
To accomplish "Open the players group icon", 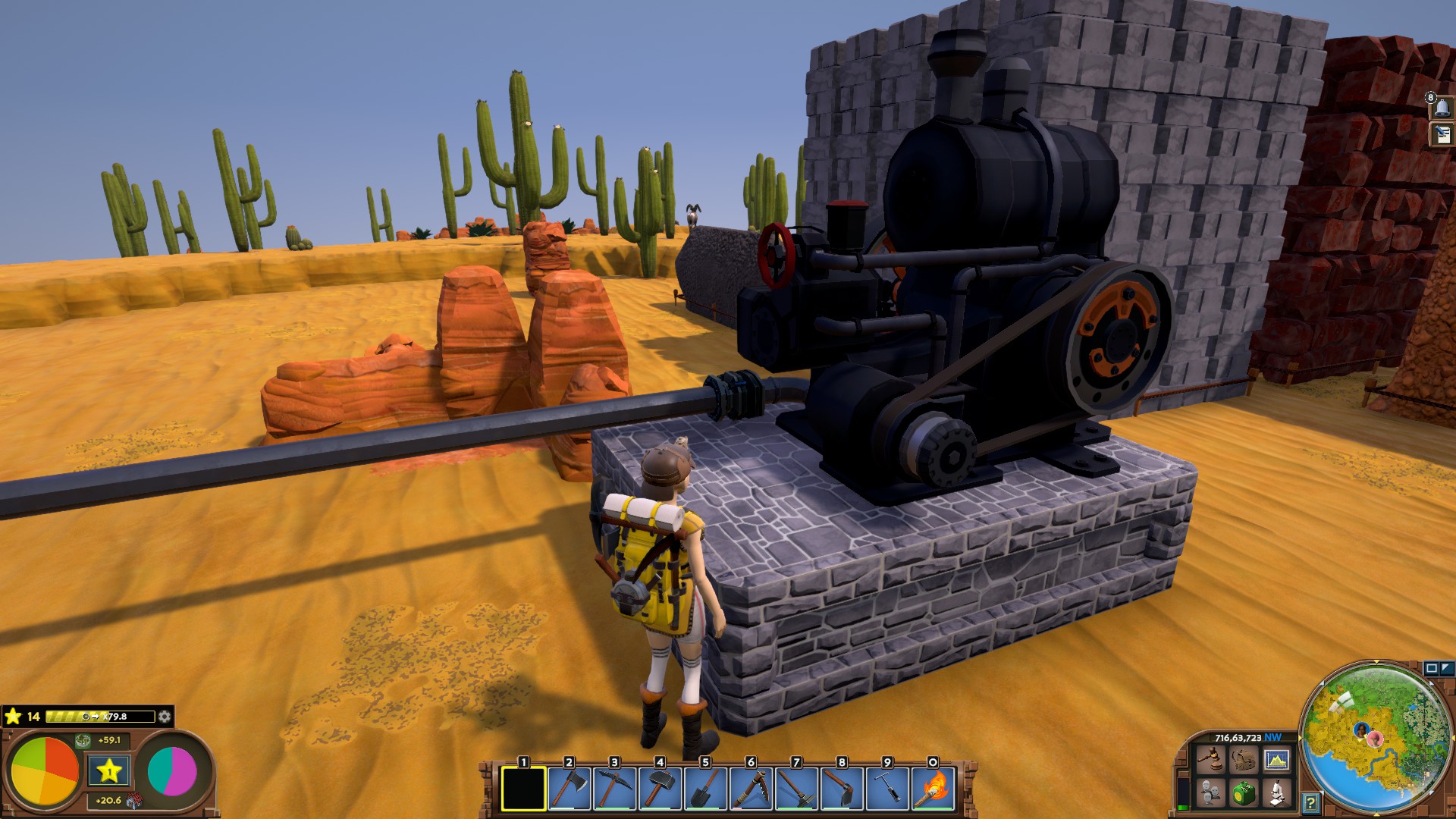I will pyautogui.click(x=1211, y=793).
